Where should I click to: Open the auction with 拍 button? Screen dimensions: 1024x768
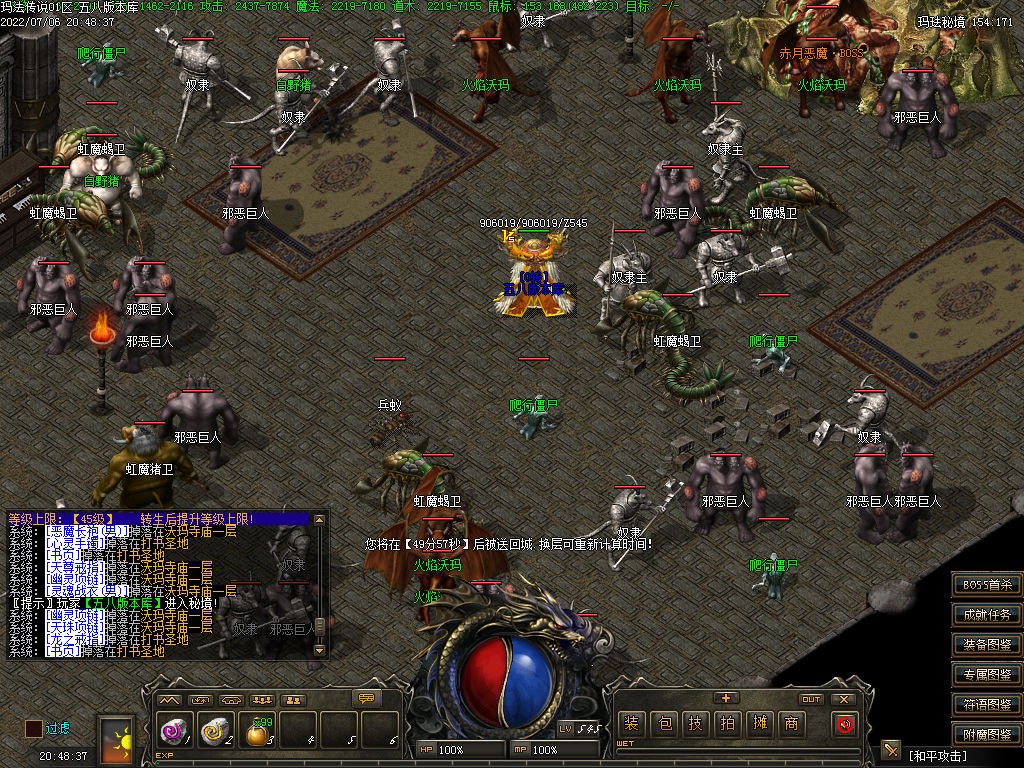click(728, 723)
